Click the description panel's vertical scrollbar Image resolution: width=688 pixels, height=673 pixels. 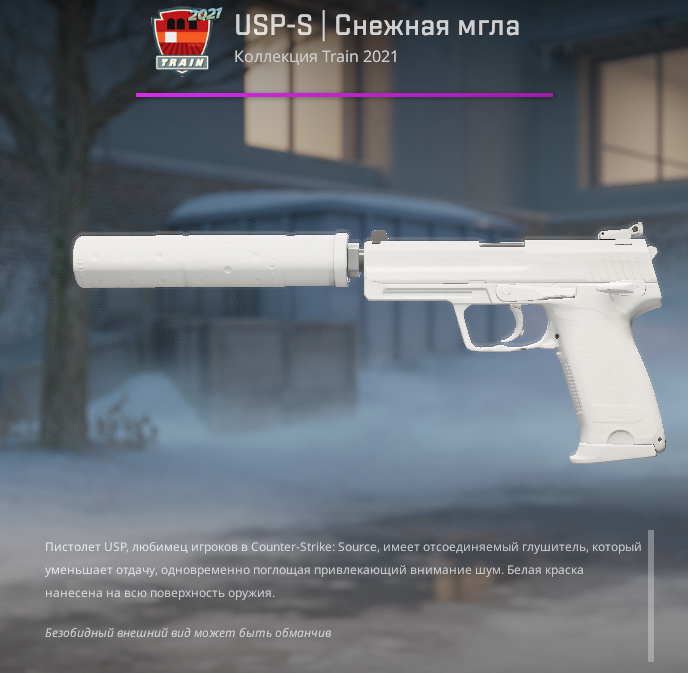tap(651, 595)
